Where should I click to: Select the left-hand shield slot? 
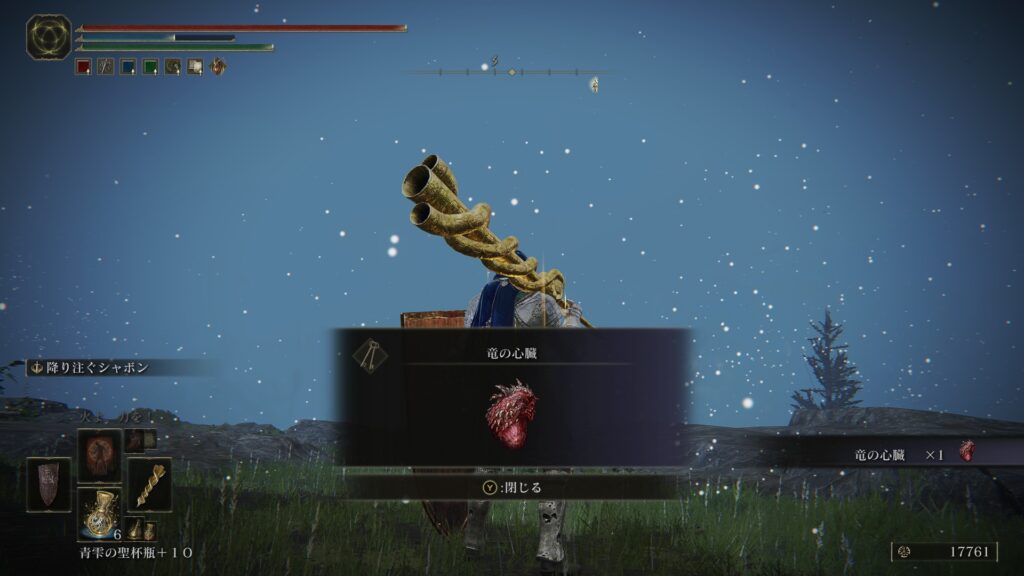[x=48, y=484]
